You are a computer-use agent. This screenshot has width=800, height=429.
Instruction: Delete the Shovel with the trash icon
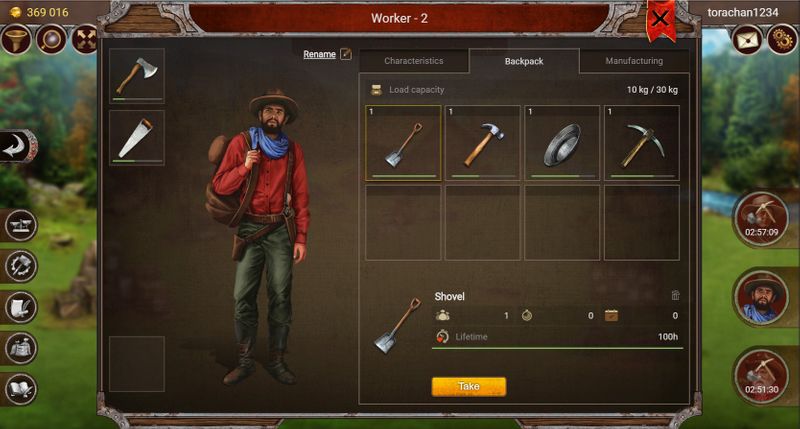tap(675, 296)
